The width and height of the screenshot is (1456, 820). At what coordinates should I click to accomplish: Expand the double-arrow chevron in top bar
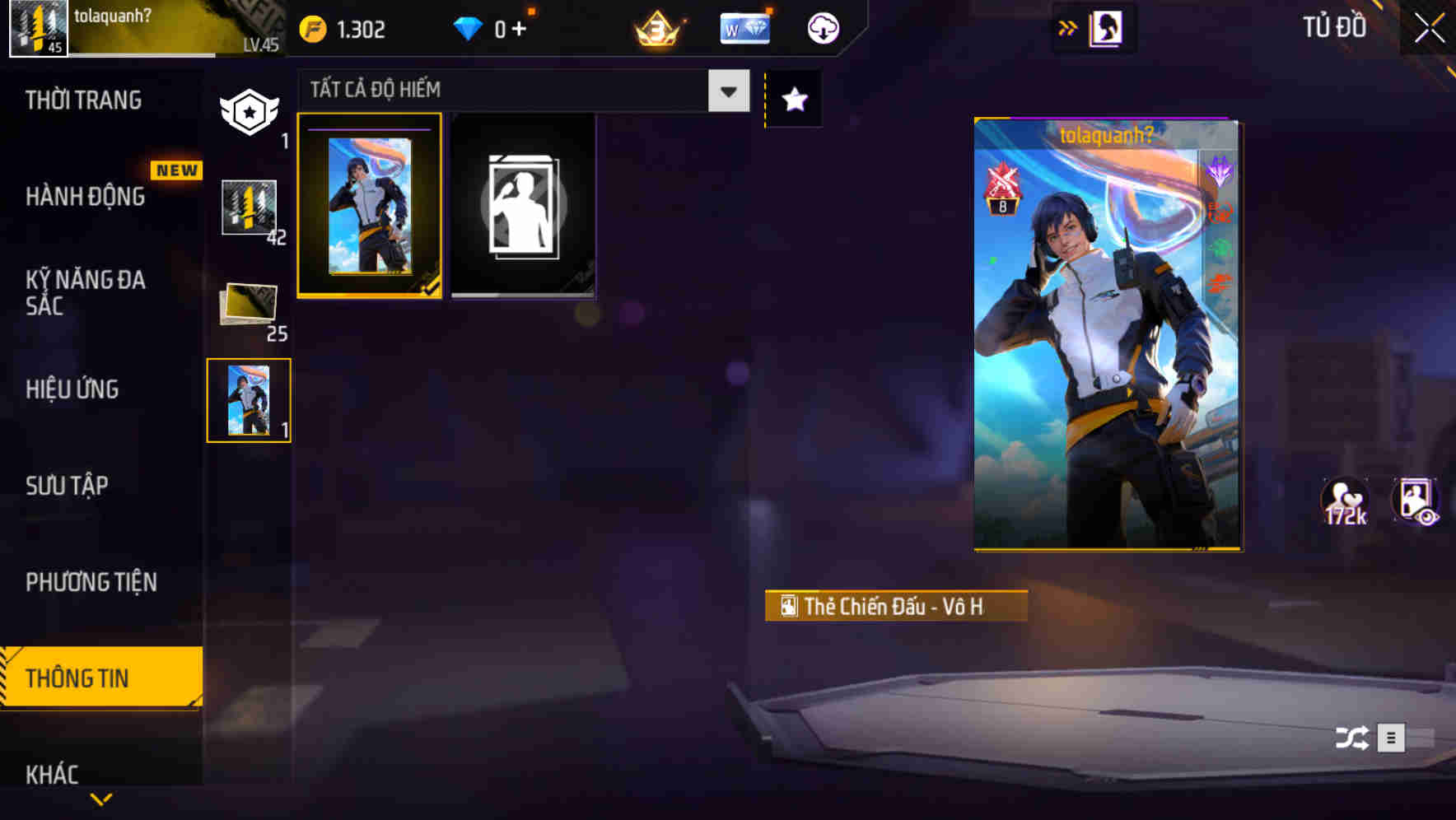[1068, 26]
